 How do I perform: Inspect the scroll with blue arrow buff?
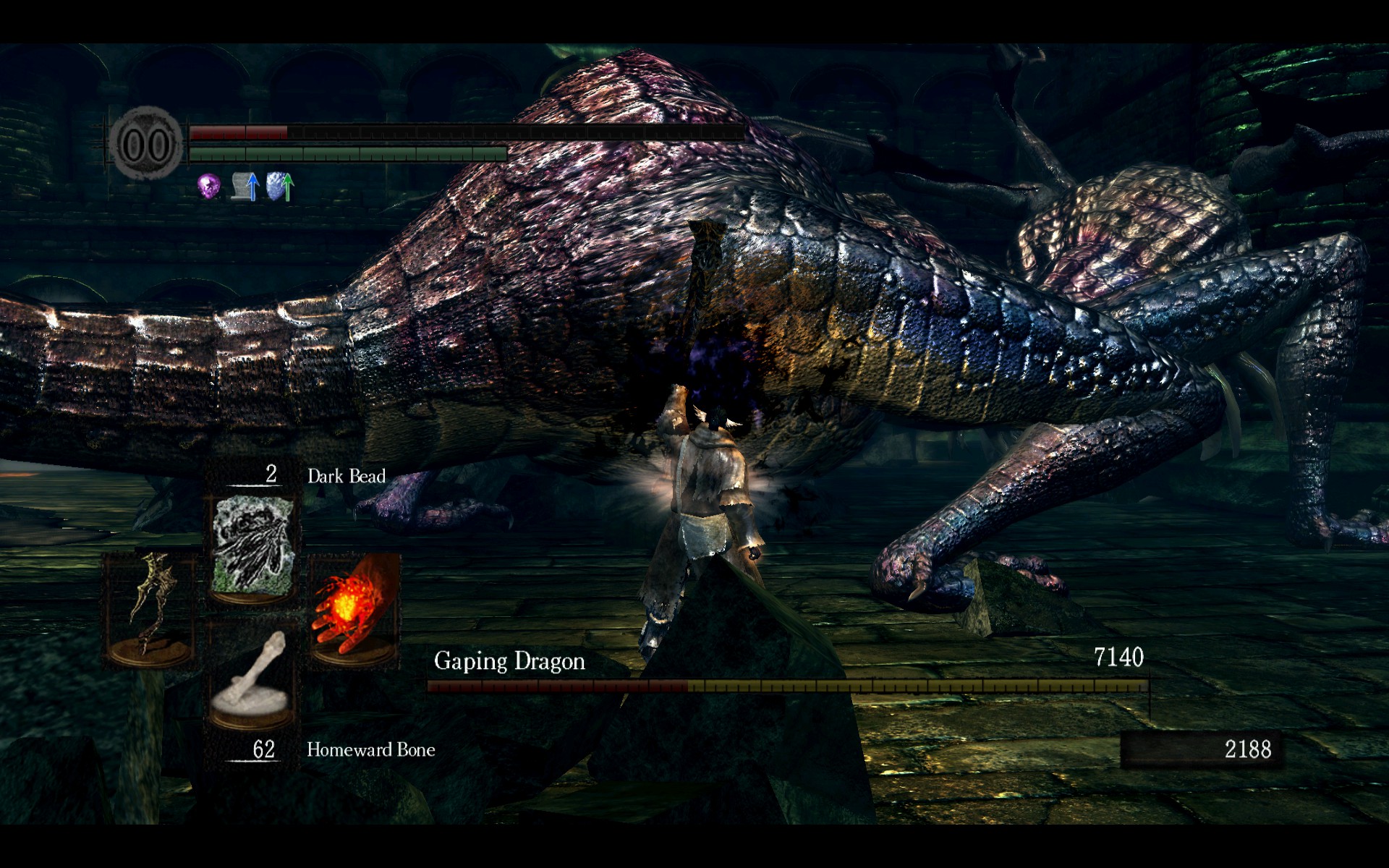[x=246, y=187]
